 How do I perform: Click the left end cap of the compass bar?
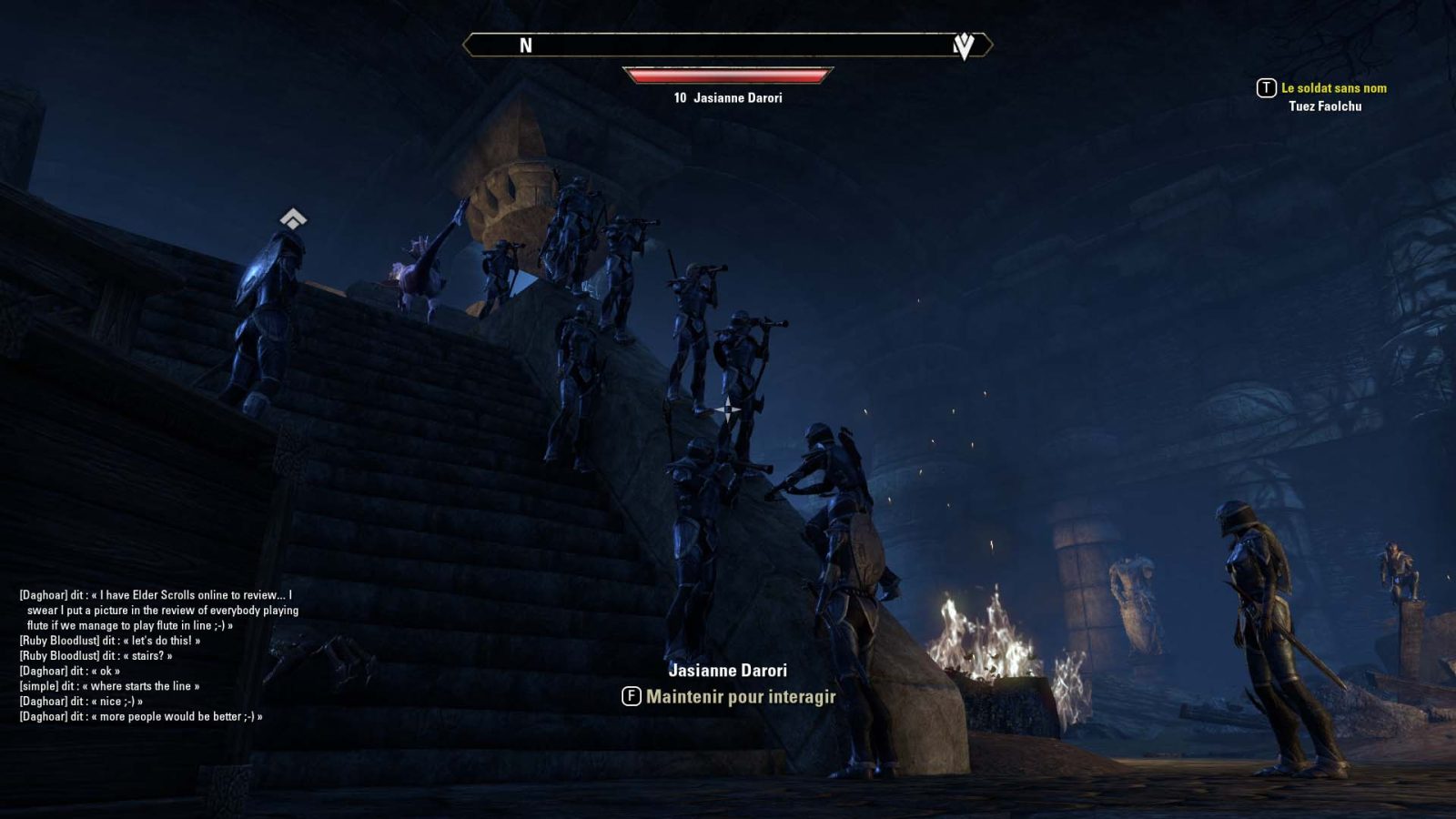(x=466, y=44)
